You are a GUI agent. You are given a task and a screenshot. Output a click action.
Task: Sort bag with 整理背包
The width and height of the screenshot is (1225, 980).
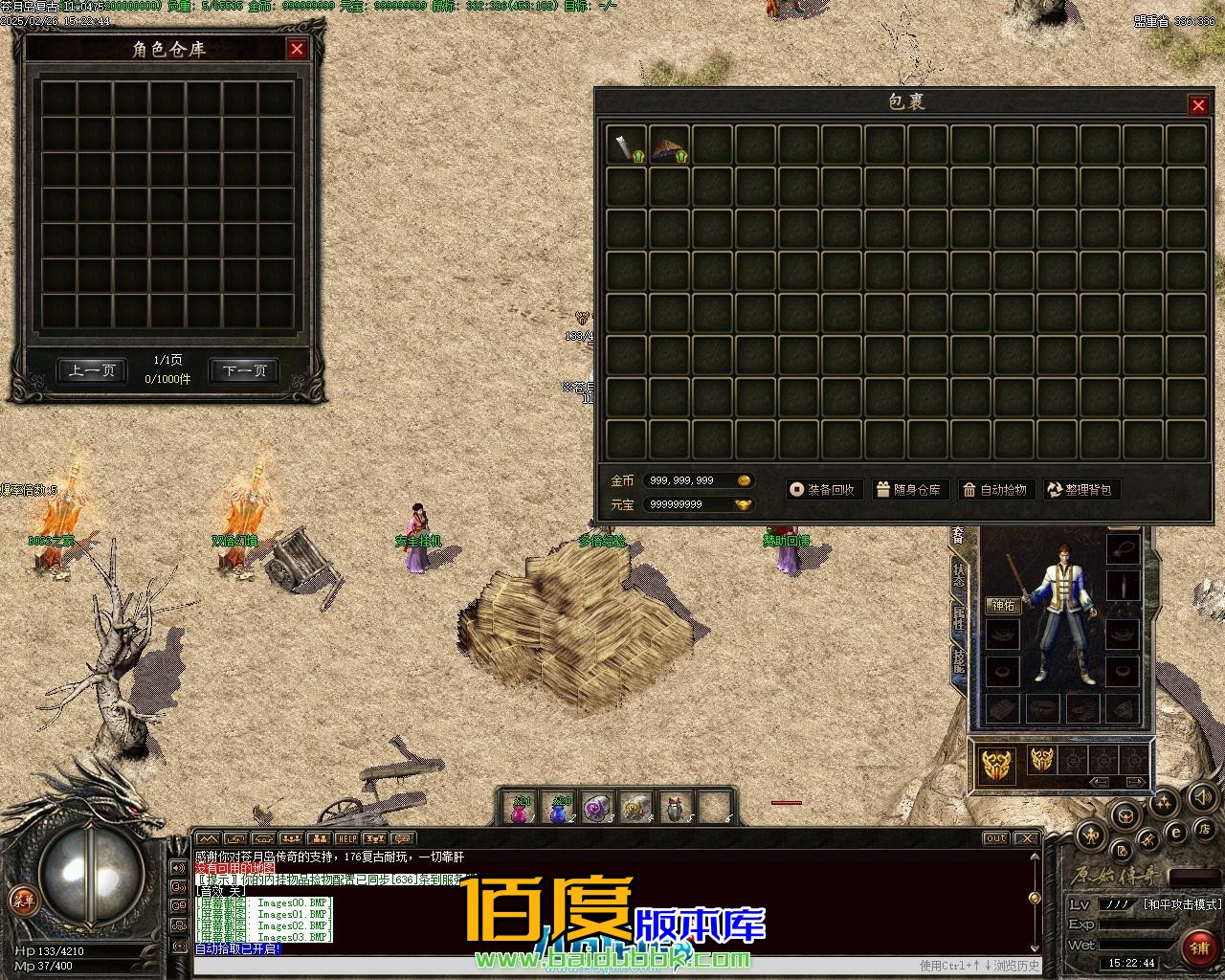pyautogui.click(x=1080, y=490)
